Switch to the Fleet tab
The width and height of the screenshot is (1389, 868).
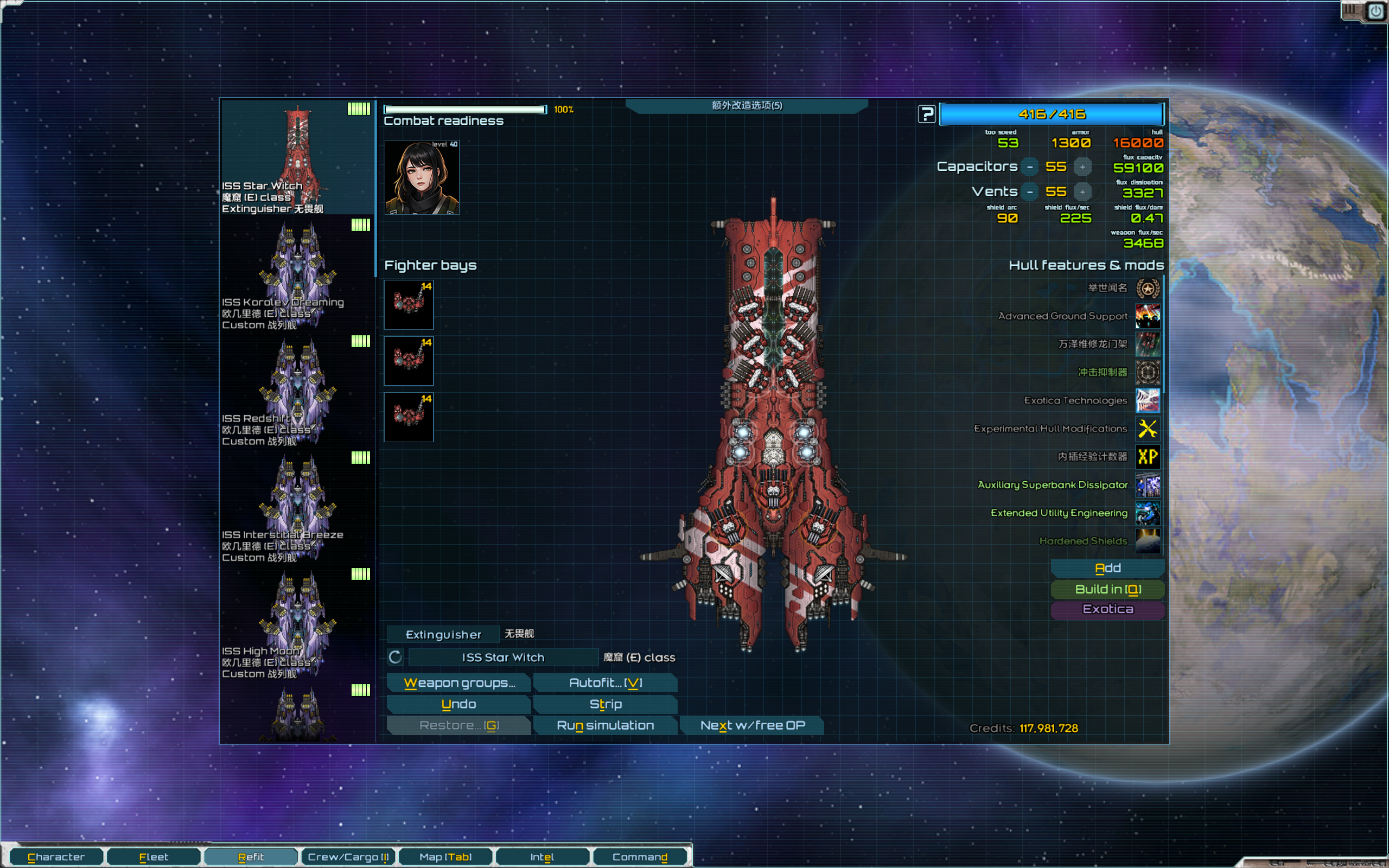click(x=153, y=857)
